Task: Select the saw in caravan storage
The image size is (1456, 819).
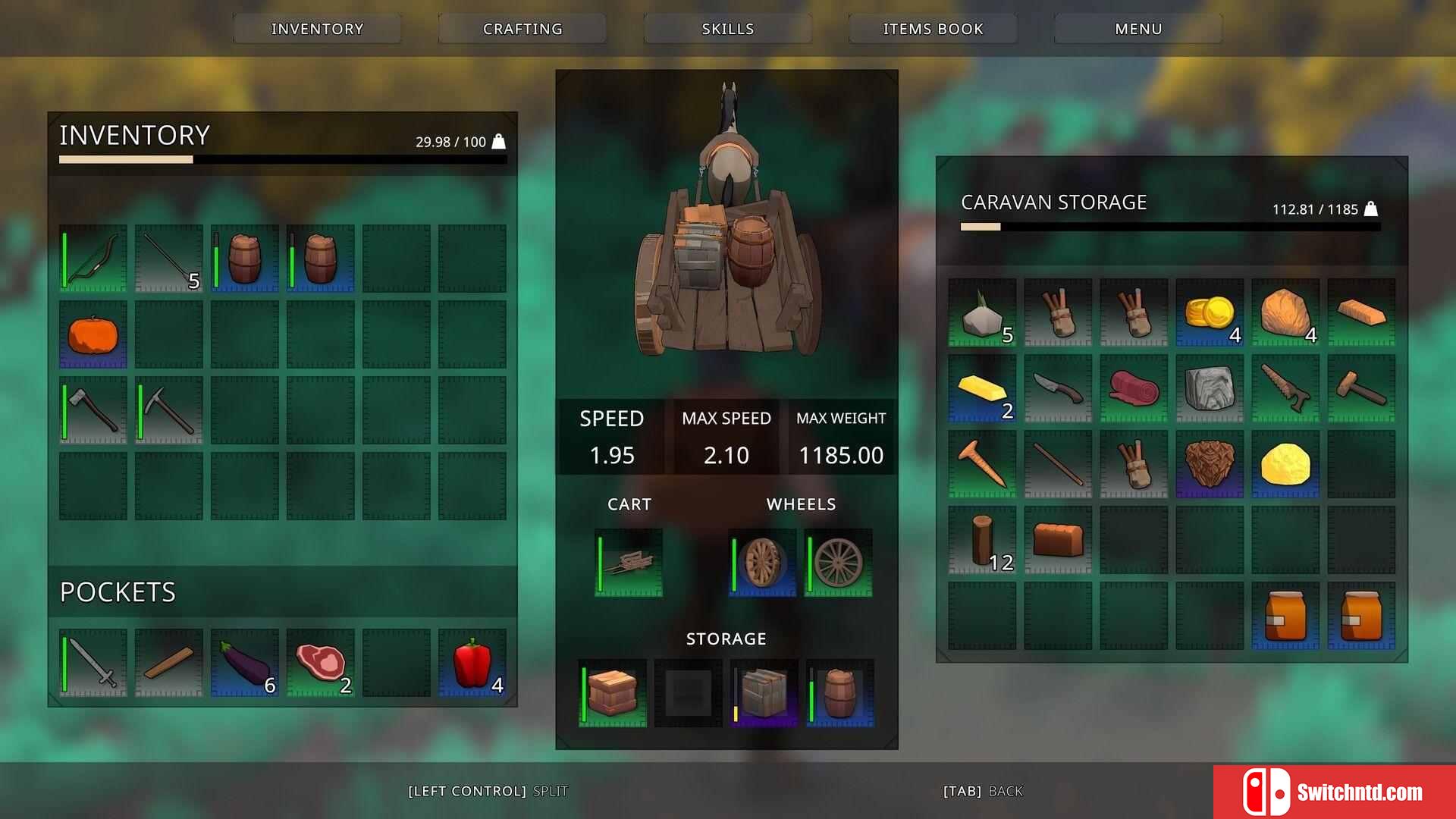Action: [1285, 388]
